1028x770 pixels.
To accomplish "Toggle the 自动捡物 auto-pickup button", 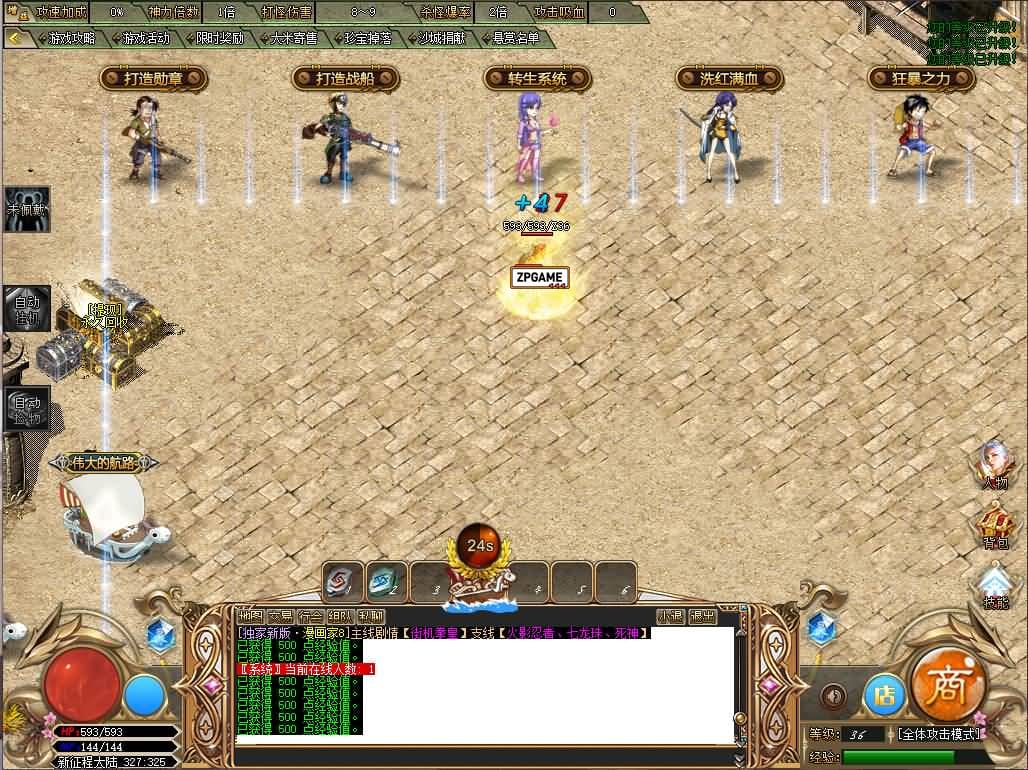I will [x=26, y=409].
